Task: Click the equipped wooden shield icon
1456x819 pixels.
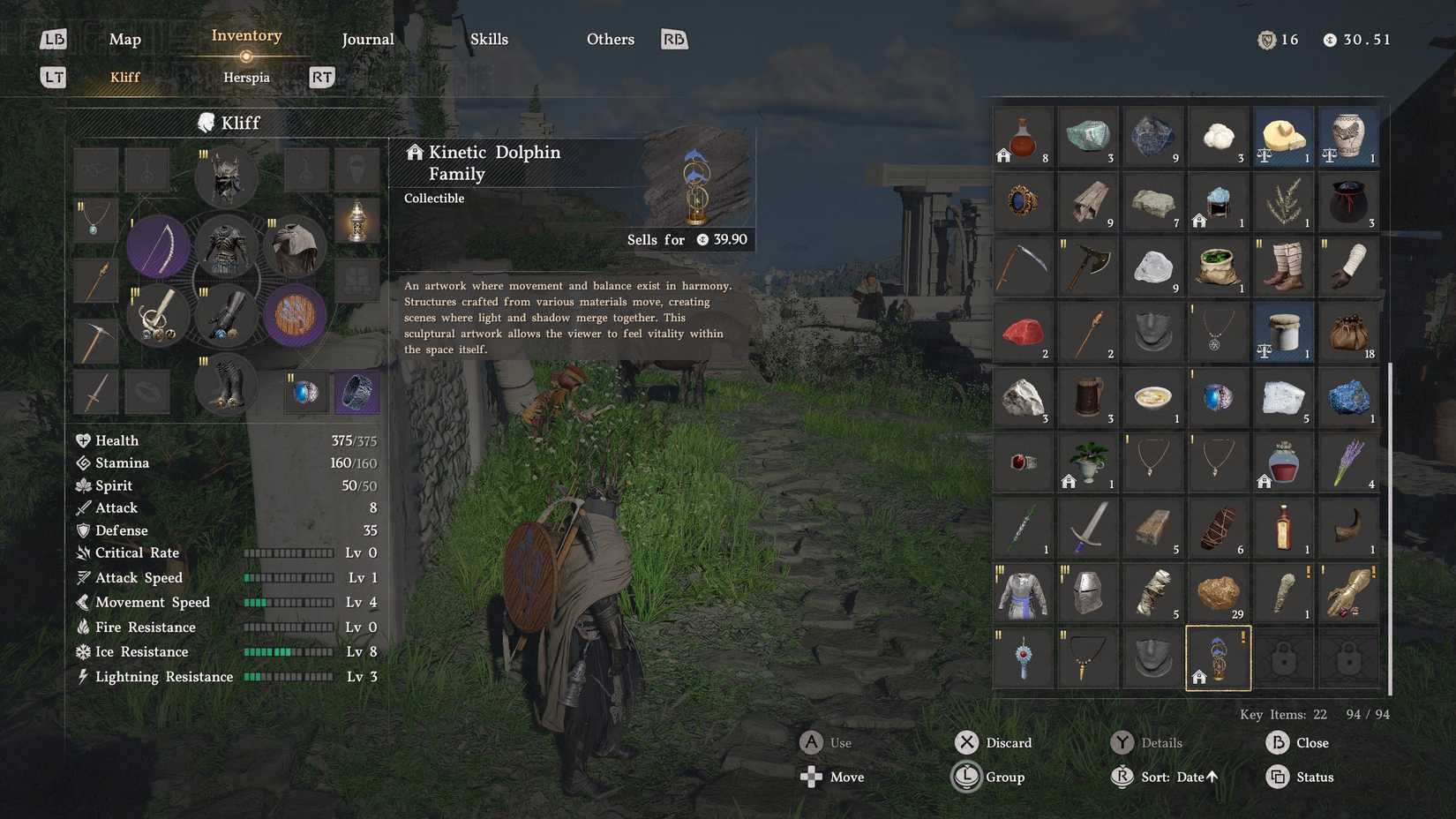Action: click(295, 315)
